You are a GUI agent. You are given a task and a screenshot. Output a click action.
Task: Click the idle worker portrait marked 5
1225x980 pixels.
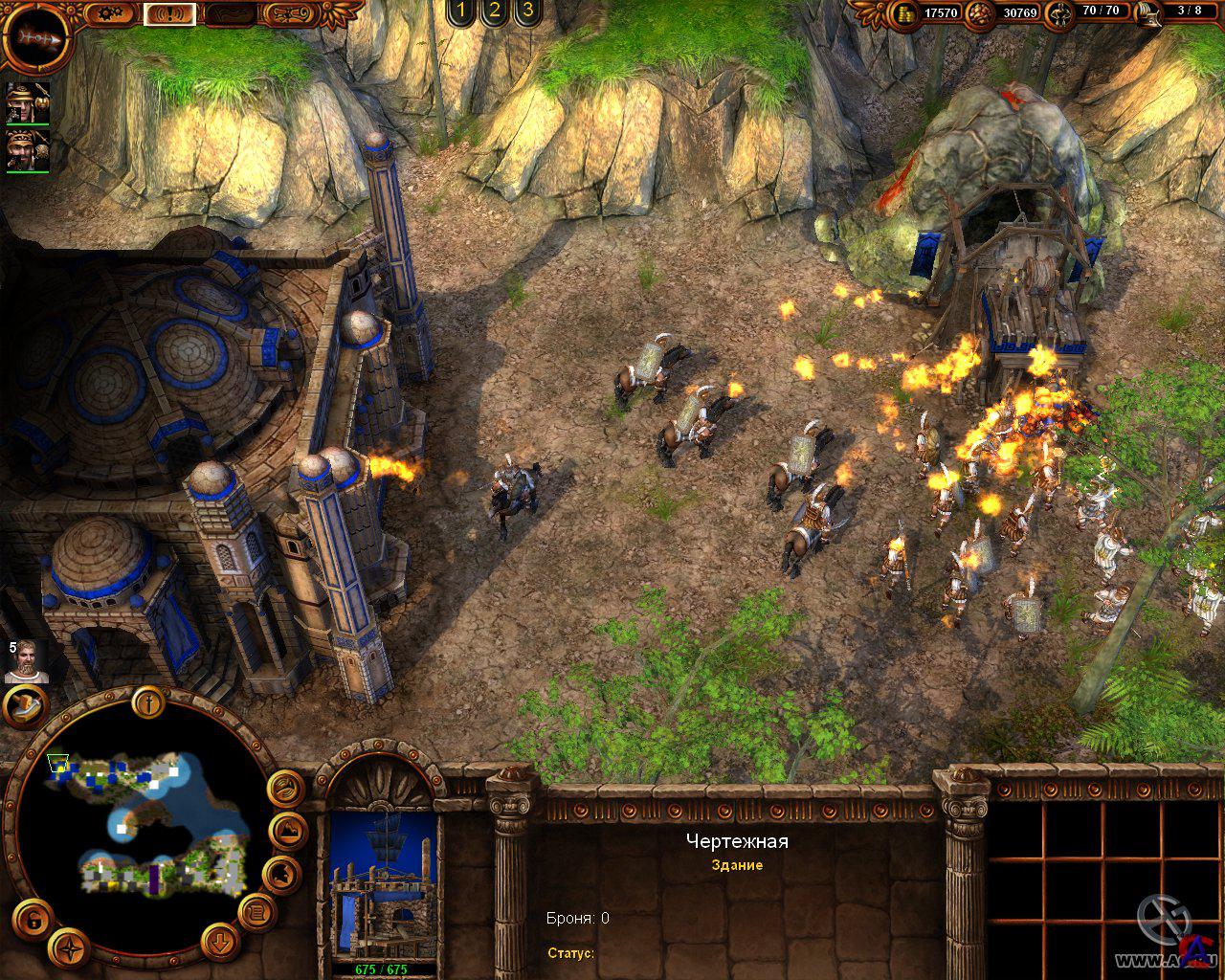click(x=26, y=660)
